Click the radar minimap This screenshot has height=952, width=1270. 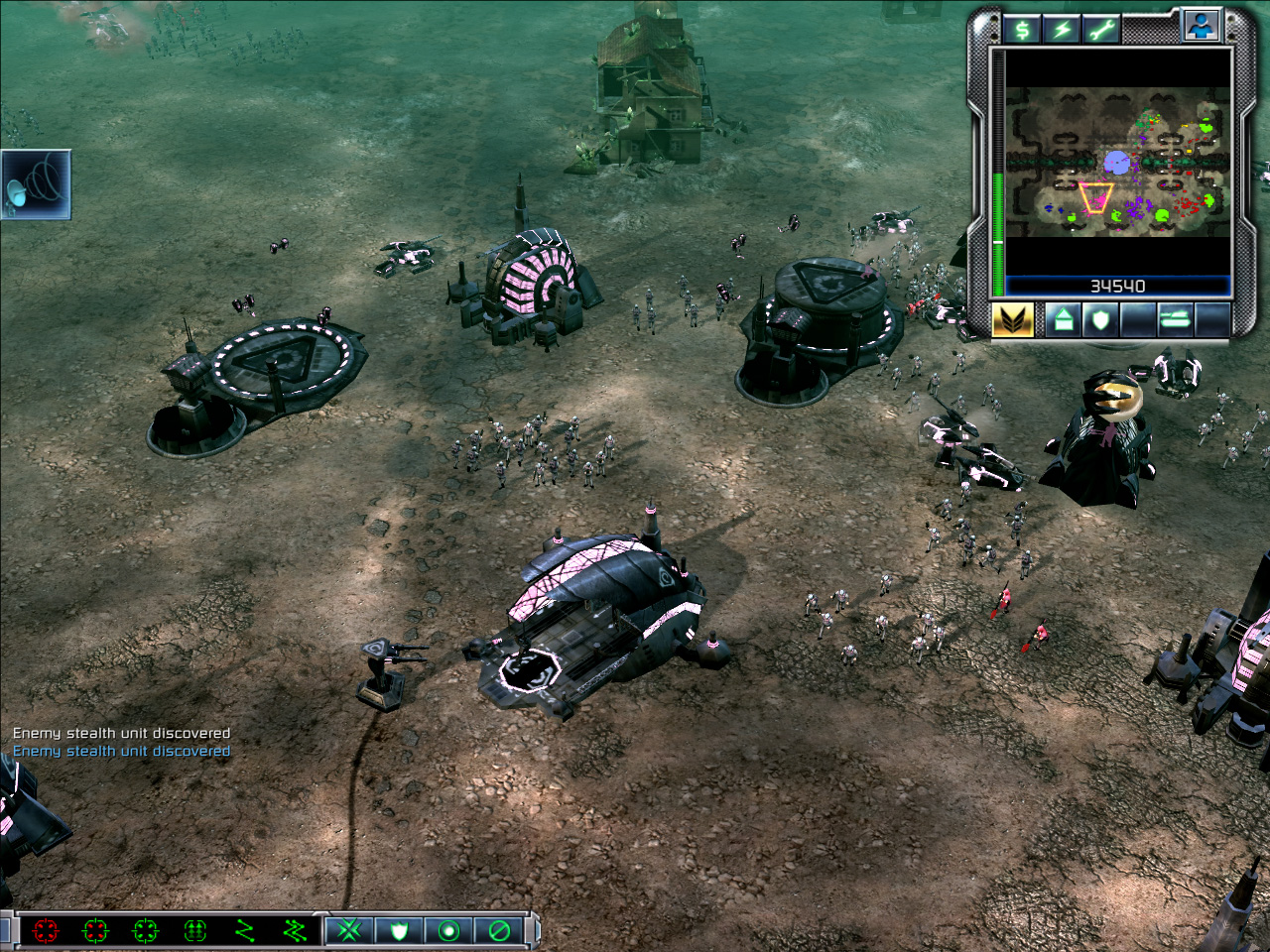[x=1118, y=164]
